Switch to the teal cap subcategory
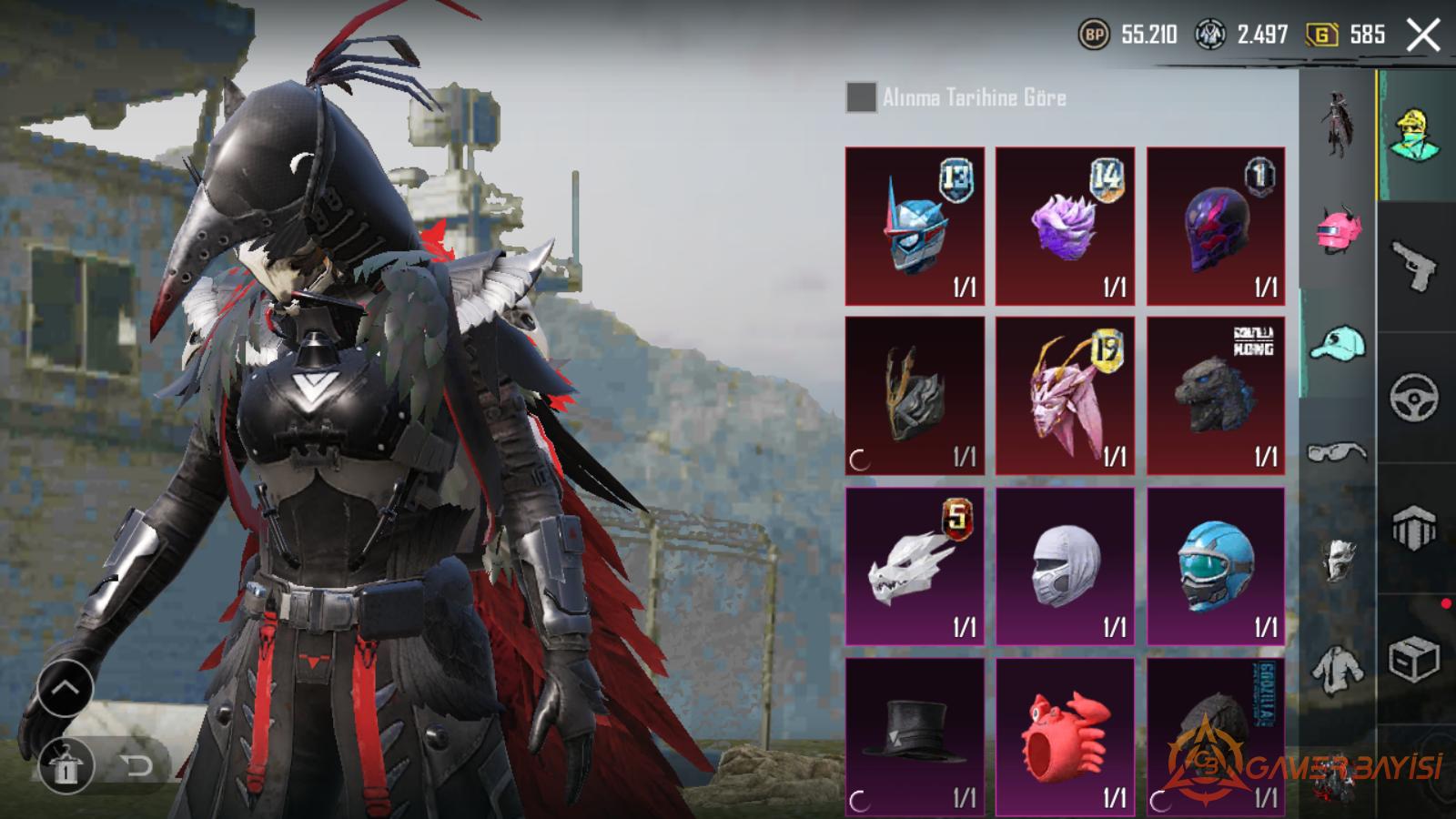Screen dimensions: 1456x819 pyautogui.click(x=1337, y=345)
